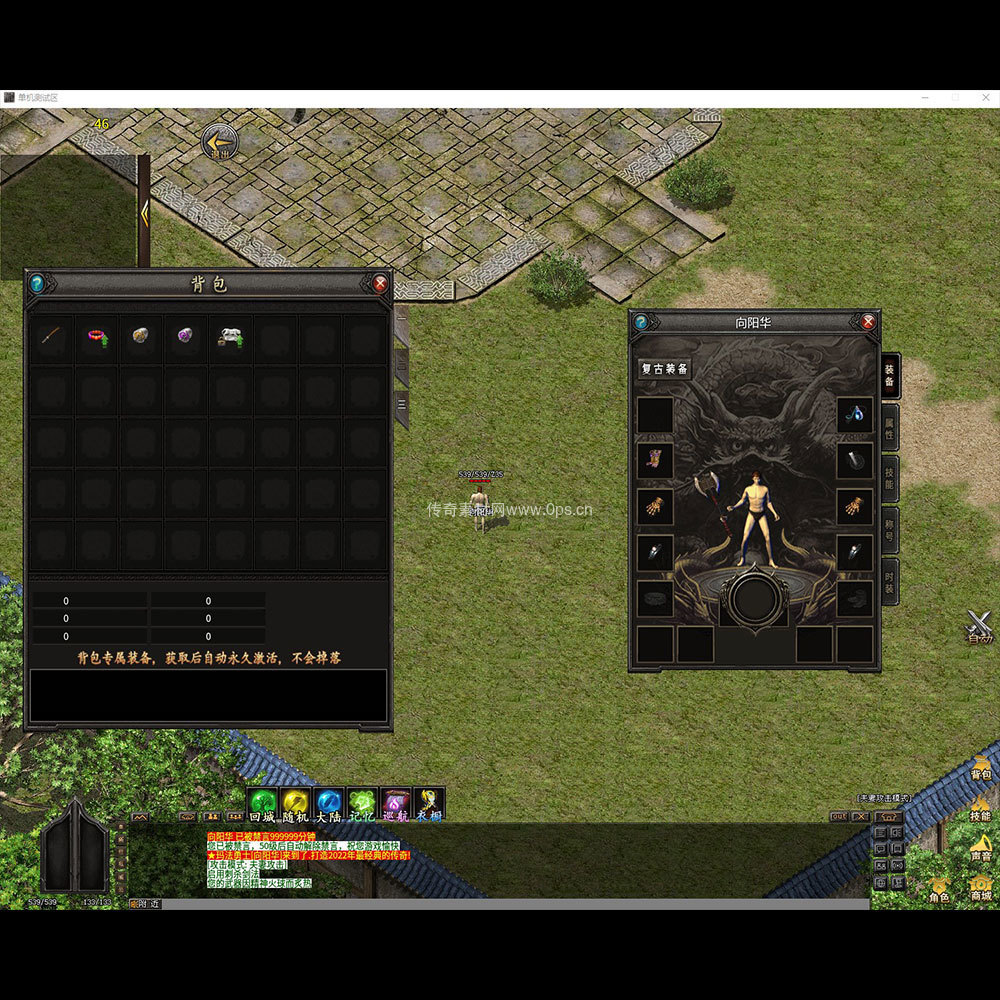Open help in the backpack window
1000x1000 pixels.
click(37, 284)
